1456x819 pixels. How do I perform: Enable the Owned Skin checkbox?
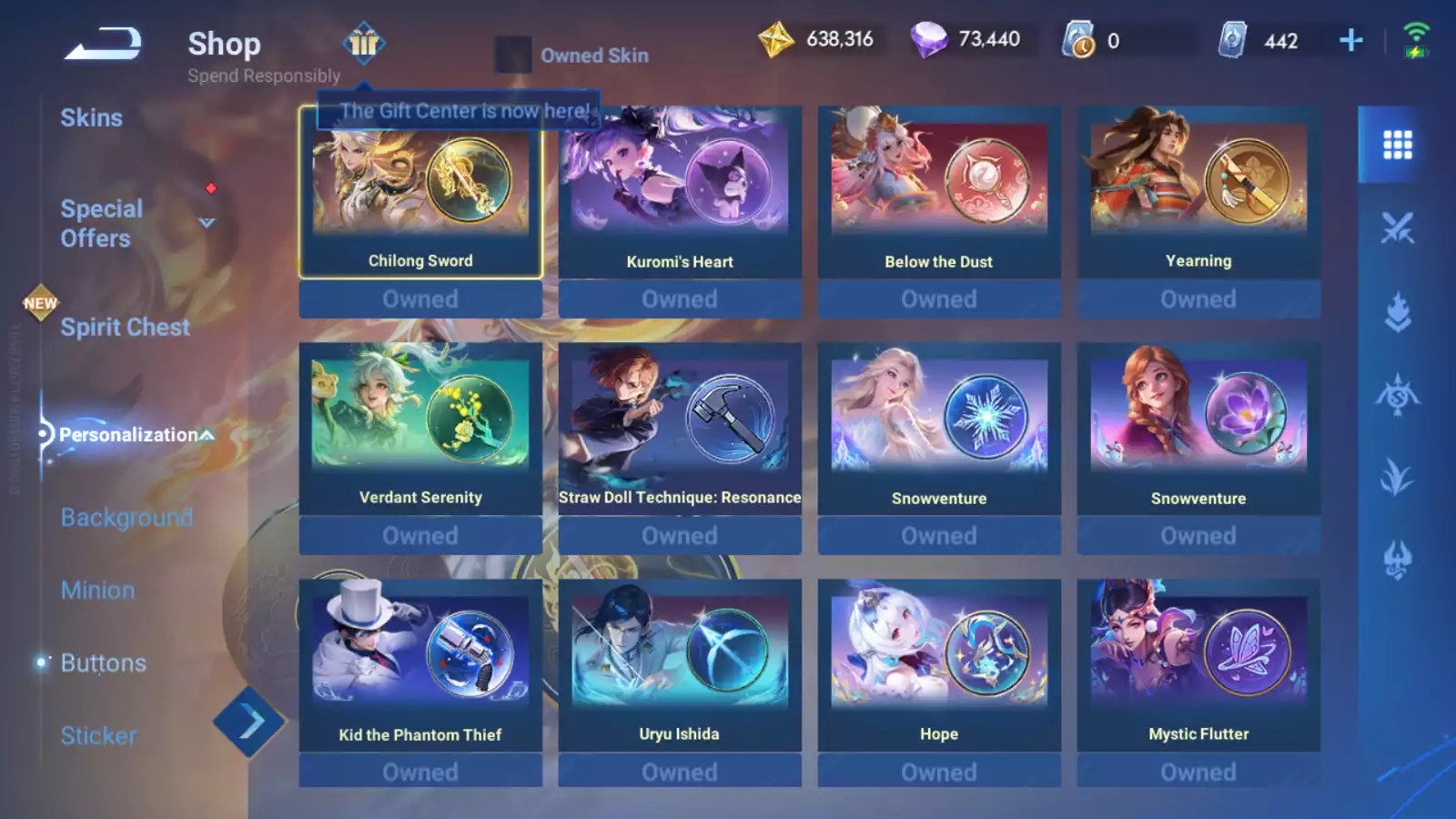click(x=513, y=56)
